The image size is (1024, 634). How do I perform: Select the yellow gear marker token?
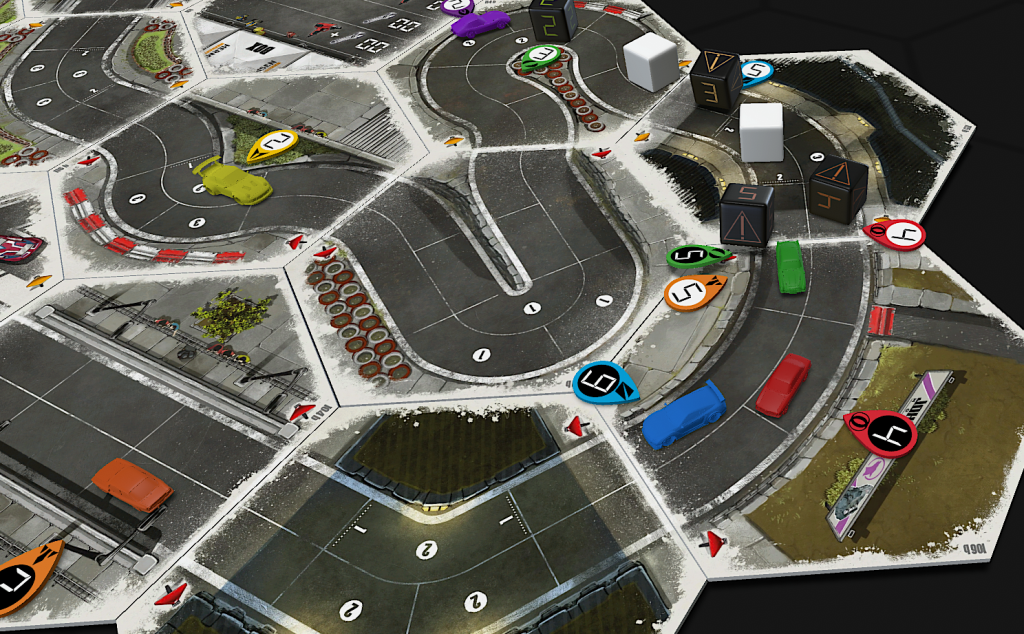pos(273,146)
